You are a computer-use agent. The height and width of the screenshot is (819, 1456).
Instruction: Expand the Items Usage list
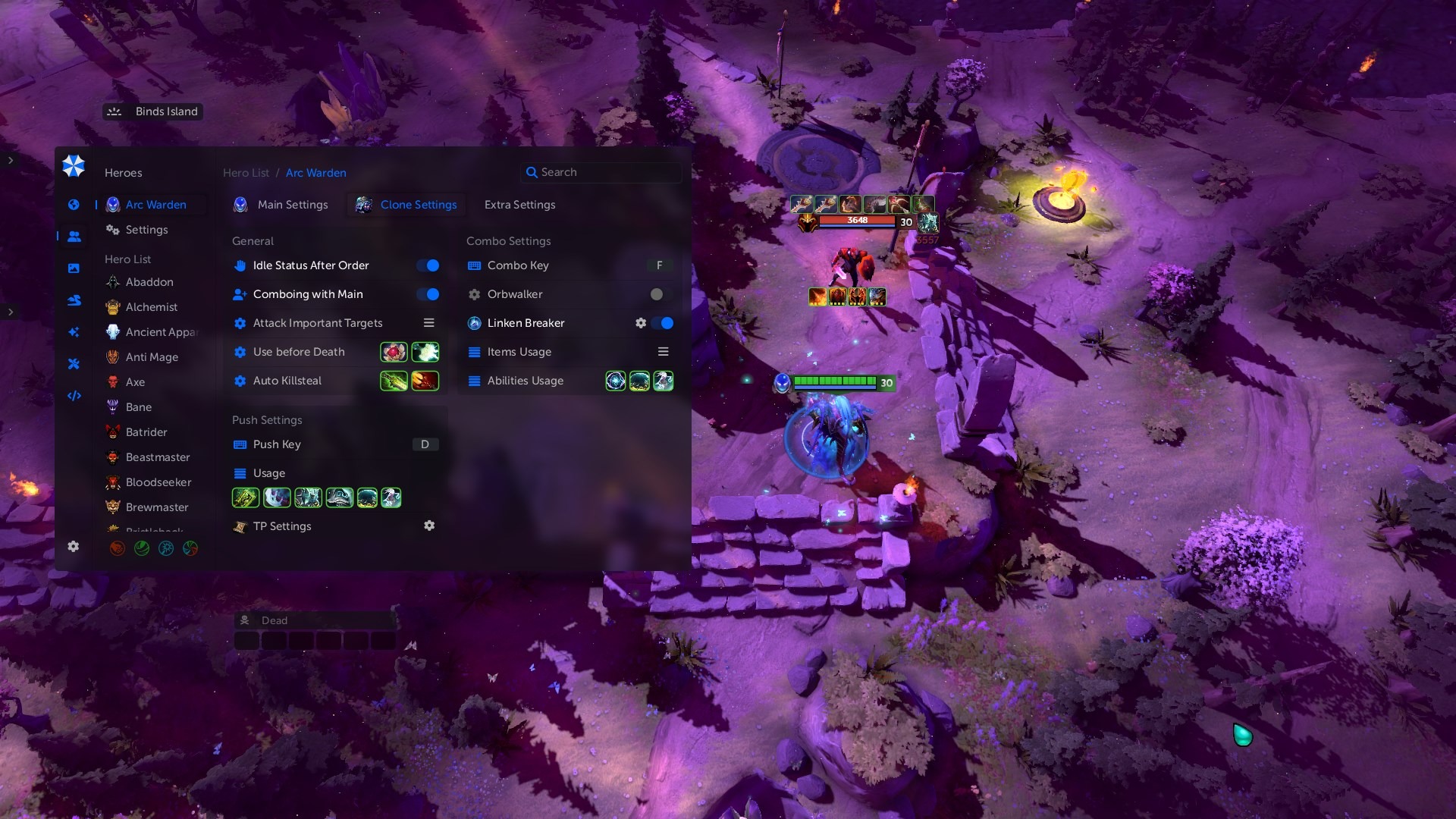(x=663, y=352)
